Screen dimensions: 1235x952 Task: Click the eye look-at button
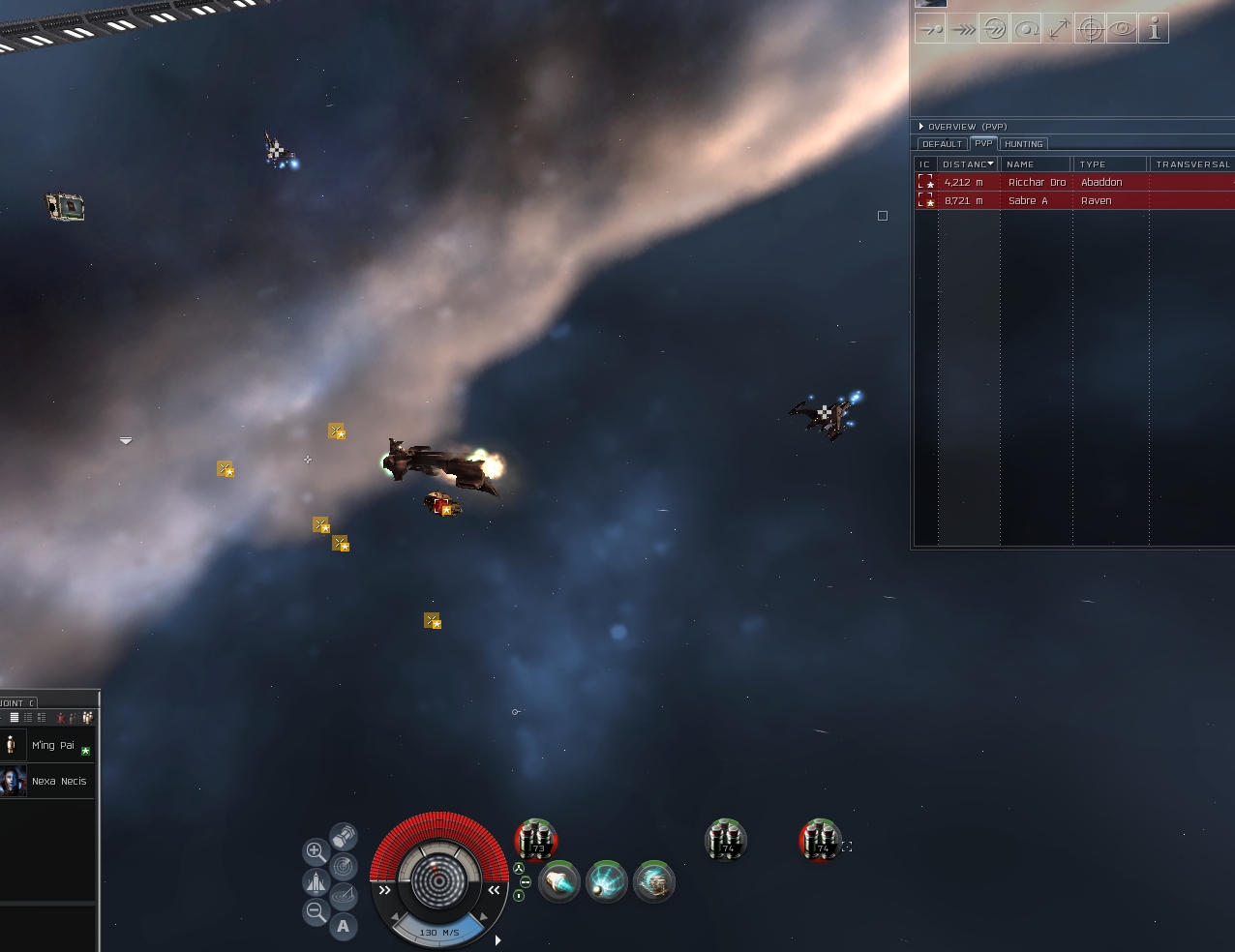pos(1122,29)
